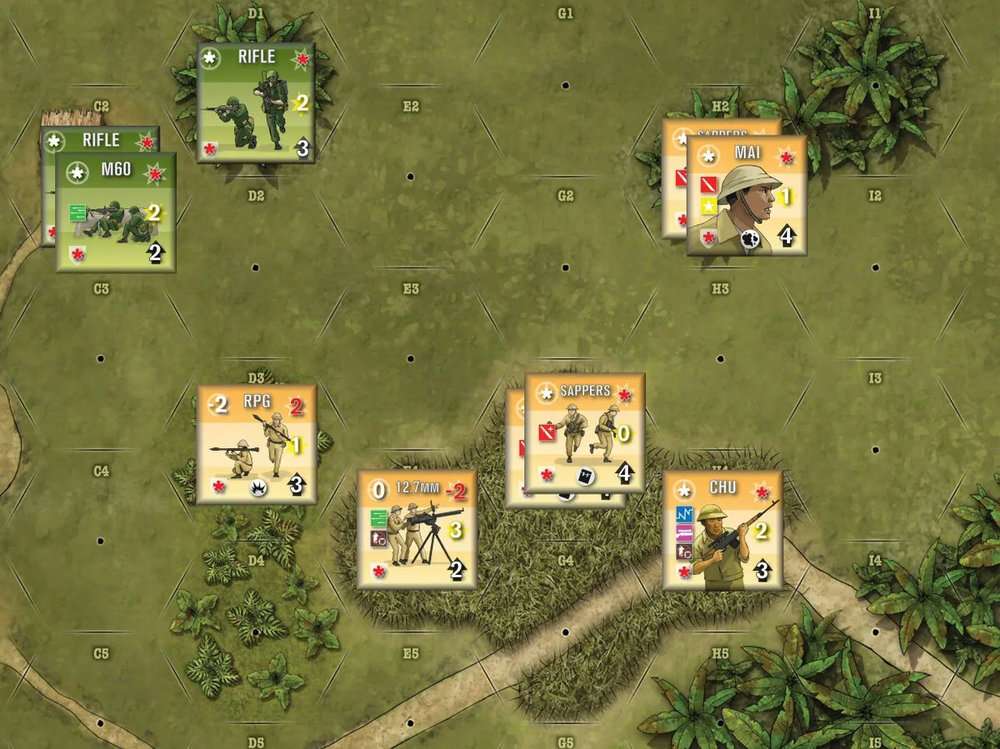Image resolution: width=1000 pixels, height=749 pixels.
Task: Choose the Rifle counter with two visible soldiers
Action: (256, 102)
